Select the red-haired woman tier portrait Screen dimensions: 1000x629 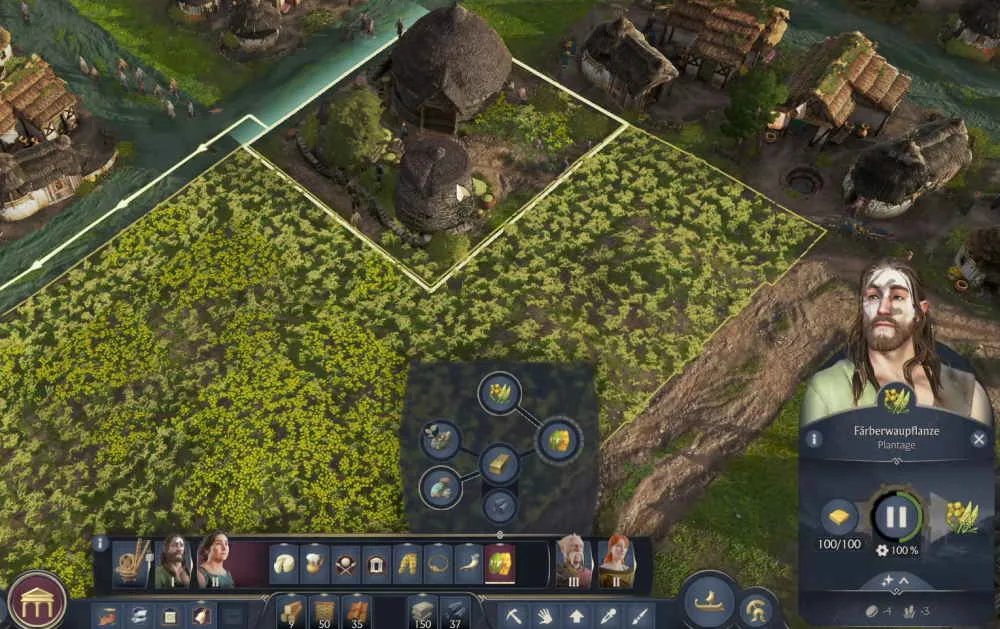pyautogui.click(x=615, y=562)
